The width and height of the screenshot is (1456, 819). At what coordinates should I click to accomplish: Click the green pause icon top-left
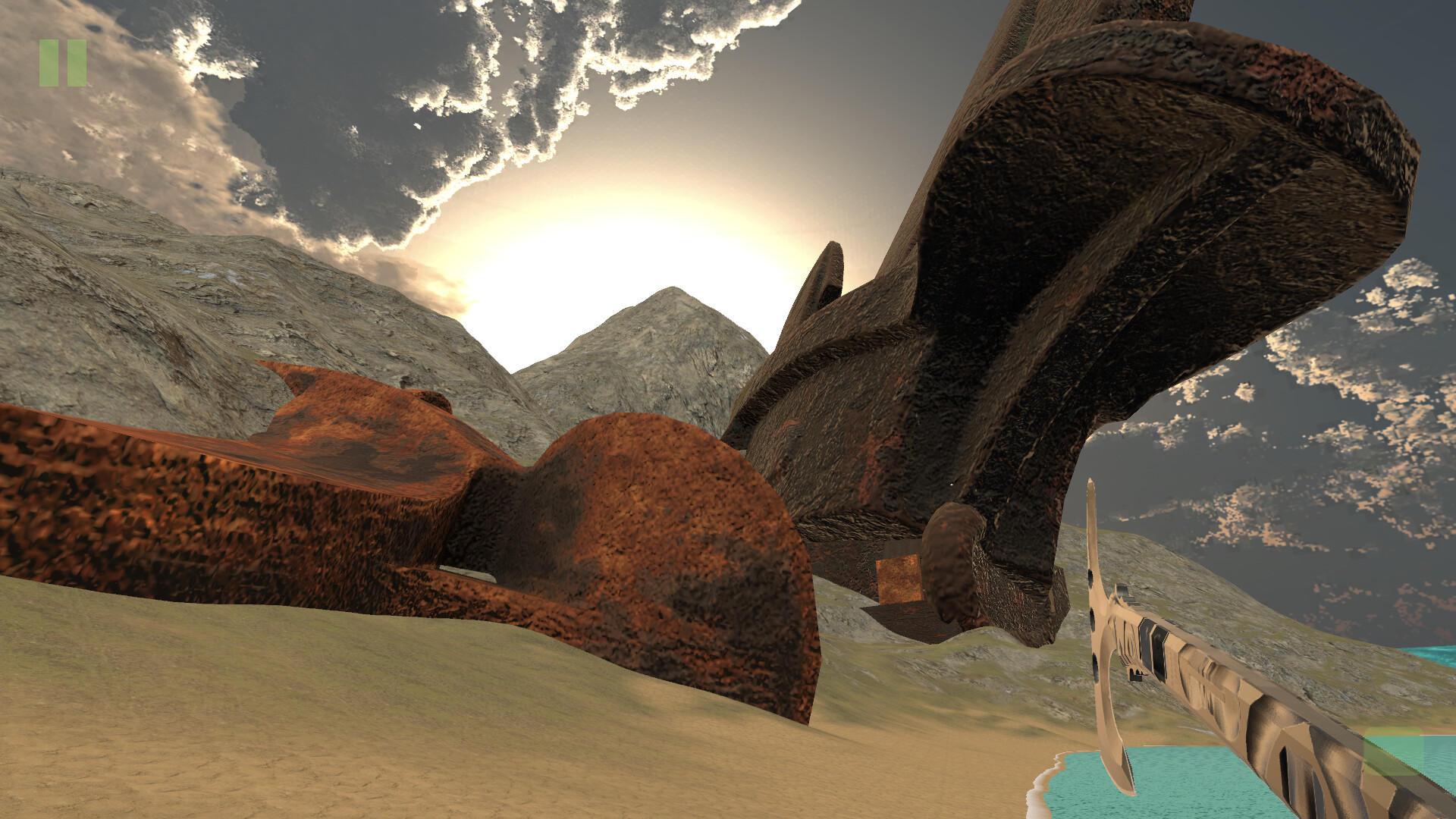pos(64,64)
